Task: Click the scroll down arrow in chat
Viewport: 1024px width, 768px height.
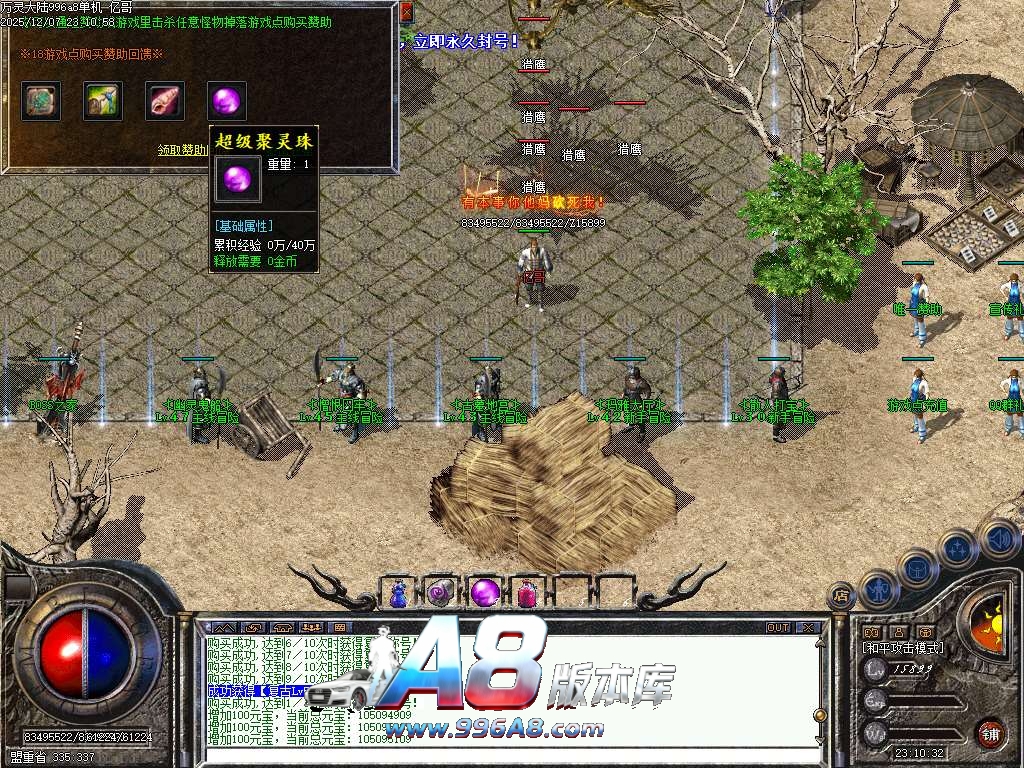Action: tap(820, 740)
